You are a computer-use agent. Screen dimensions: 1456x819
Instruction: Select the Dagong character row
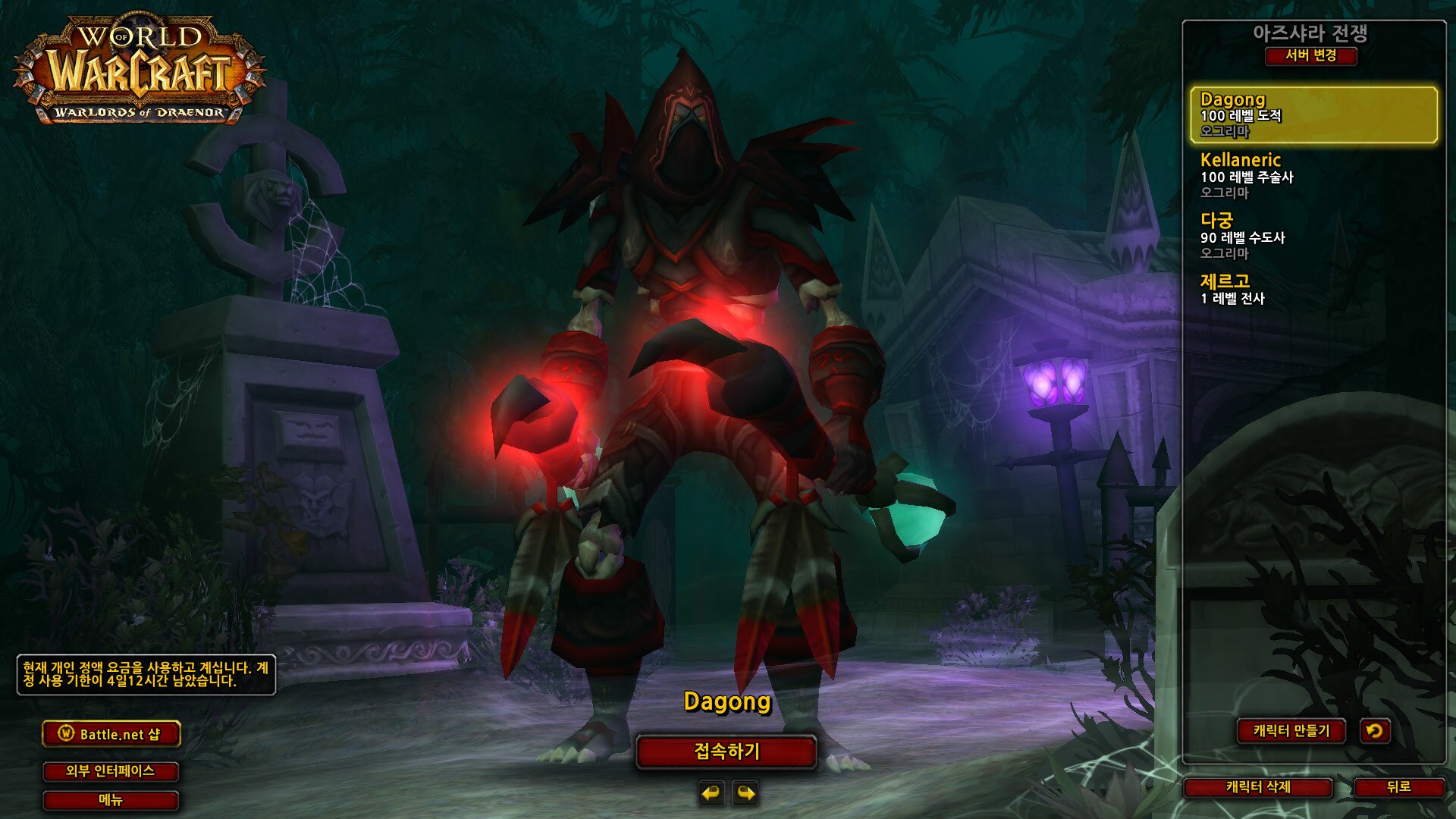(1313, 115)
